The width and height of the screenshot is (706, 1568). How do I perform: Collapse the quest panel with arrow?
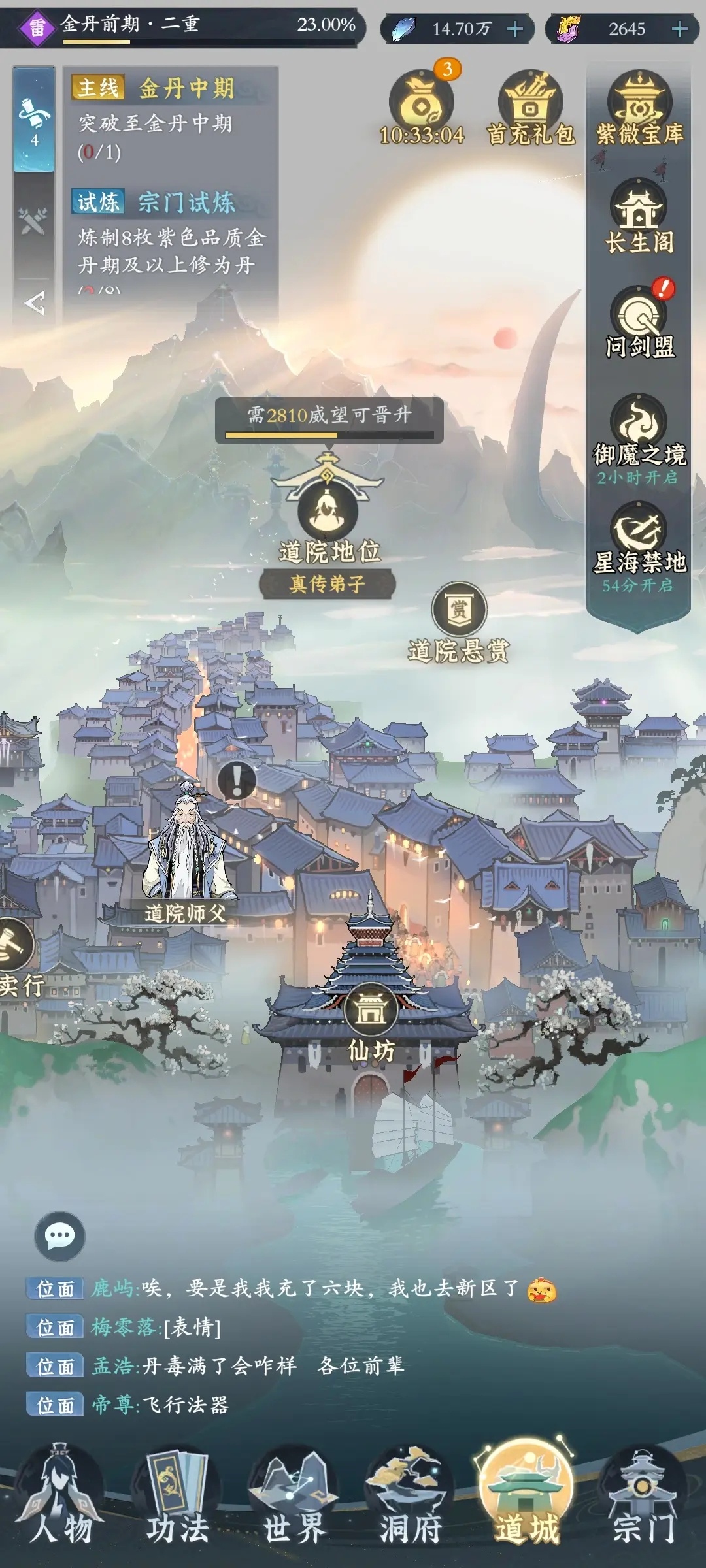[x=34, y=302]
